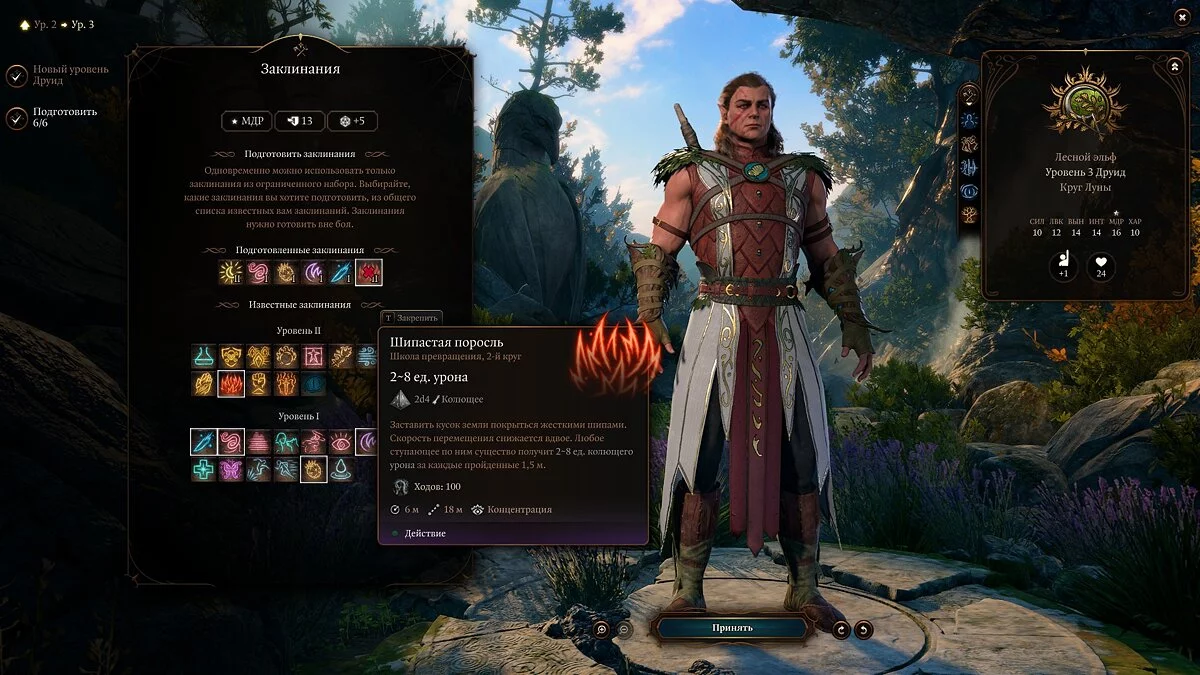1200x675 pixels.
Task: Select the pink eye spell icon
Action: tap(341, 441)
